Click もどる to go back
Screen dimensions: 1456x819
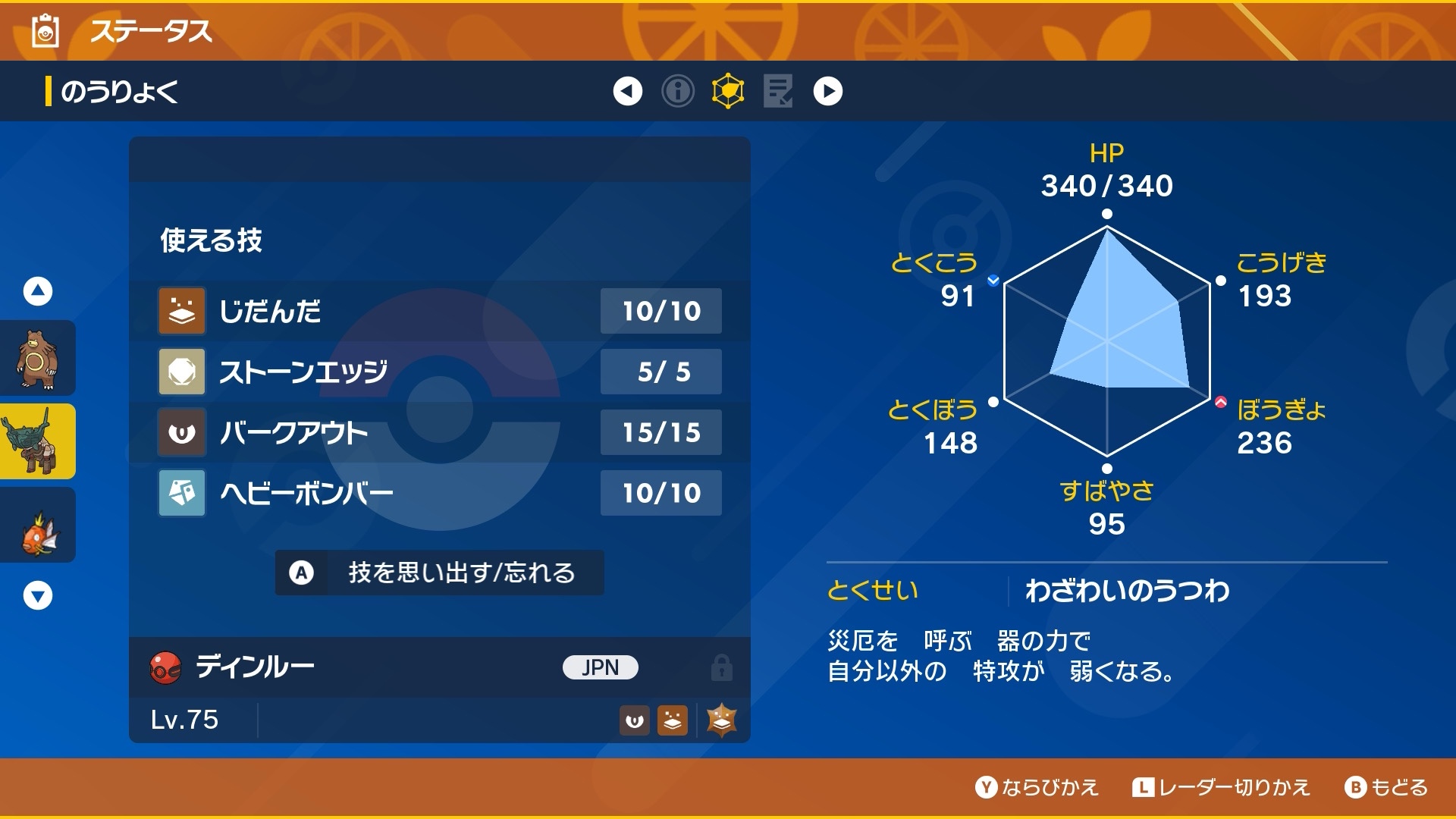coord(1386,787)
